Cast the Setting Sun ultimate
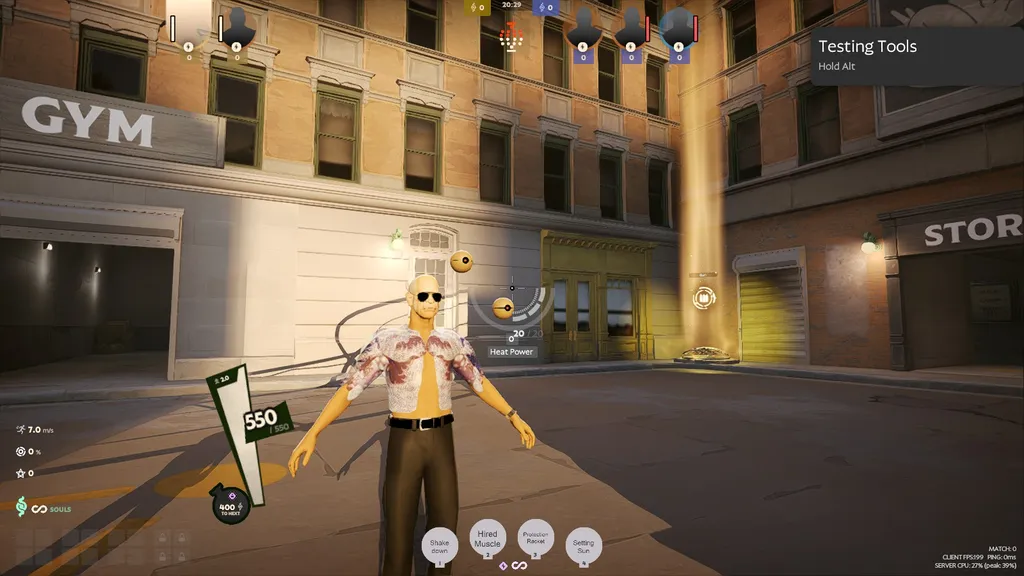The width and height of the screenshot is (1024, 576). coord(583,545)
